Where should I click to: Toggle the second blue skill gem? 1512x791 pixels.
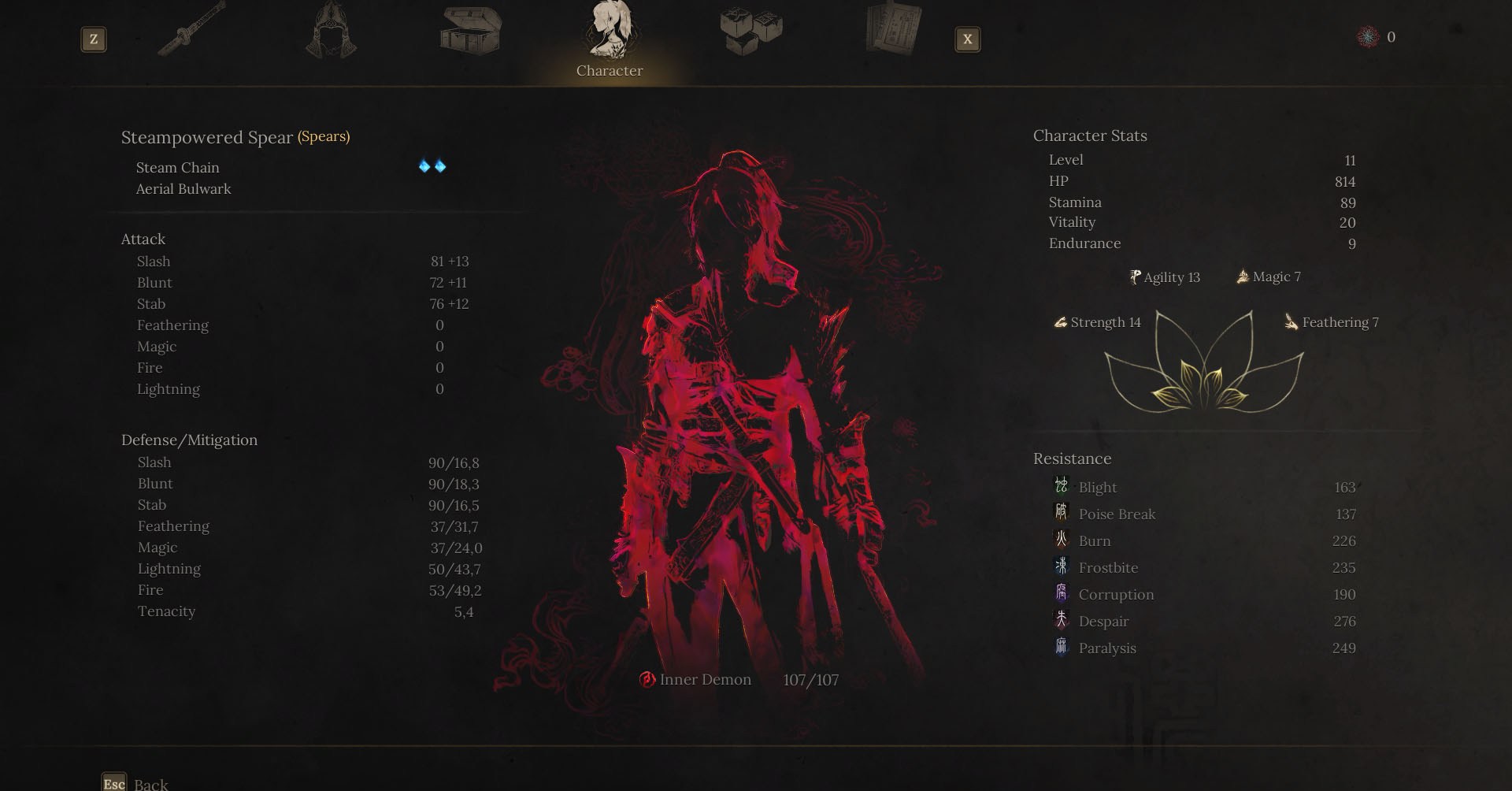[x=439, y=166]
